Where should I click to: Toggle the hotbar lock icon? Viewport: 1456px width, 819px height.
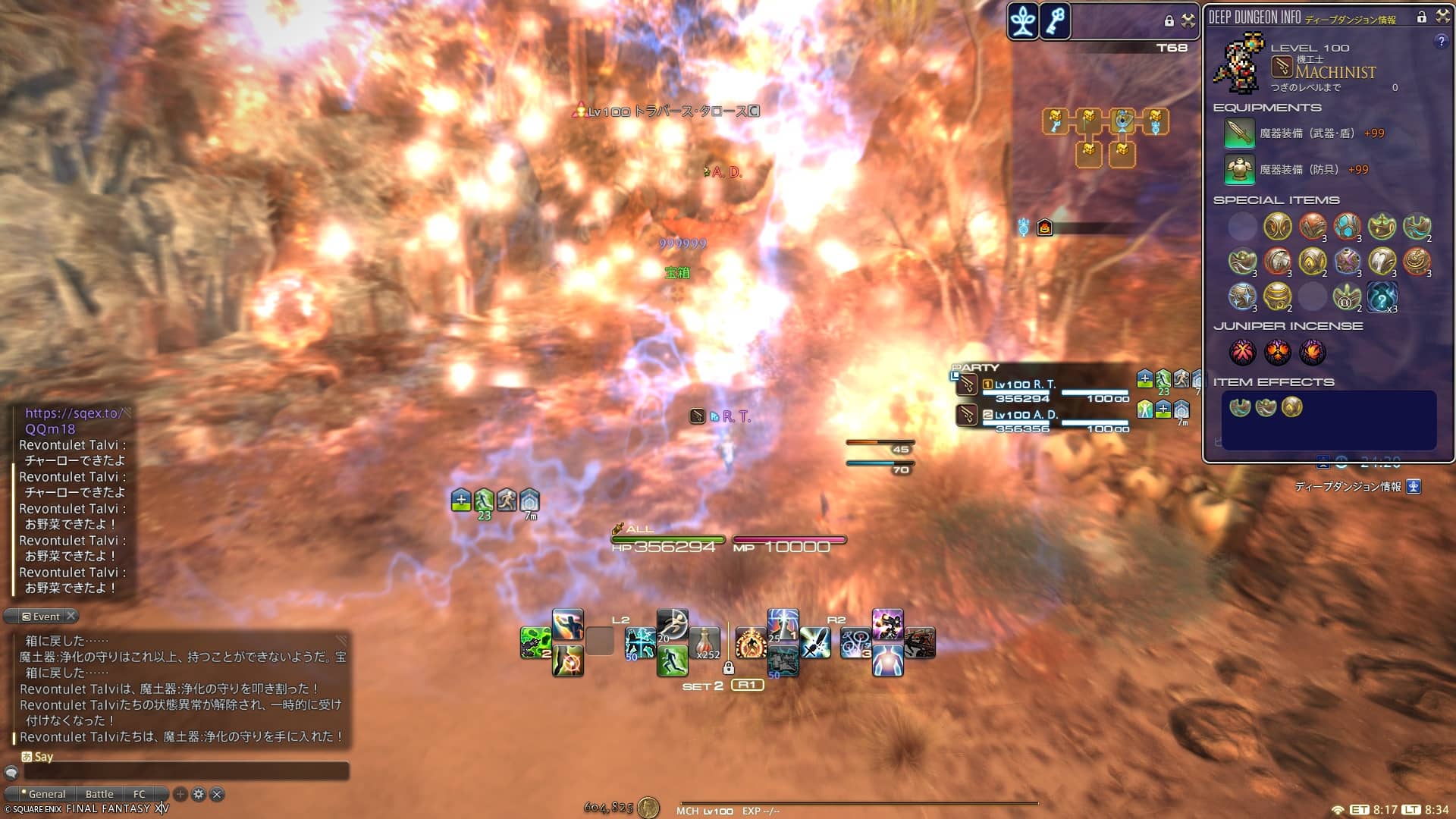[729, 668]
